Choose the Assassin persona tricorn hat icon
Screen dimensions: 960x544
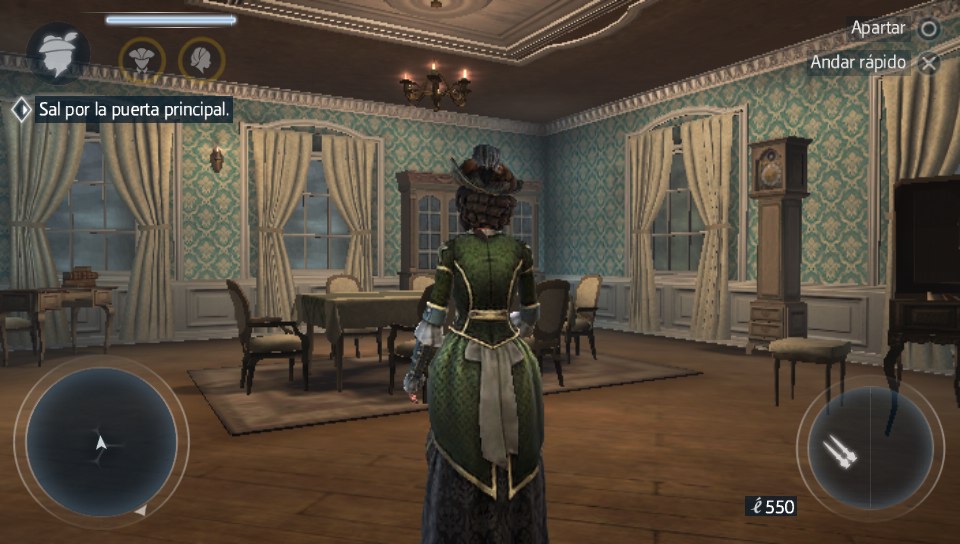point(142,59)
